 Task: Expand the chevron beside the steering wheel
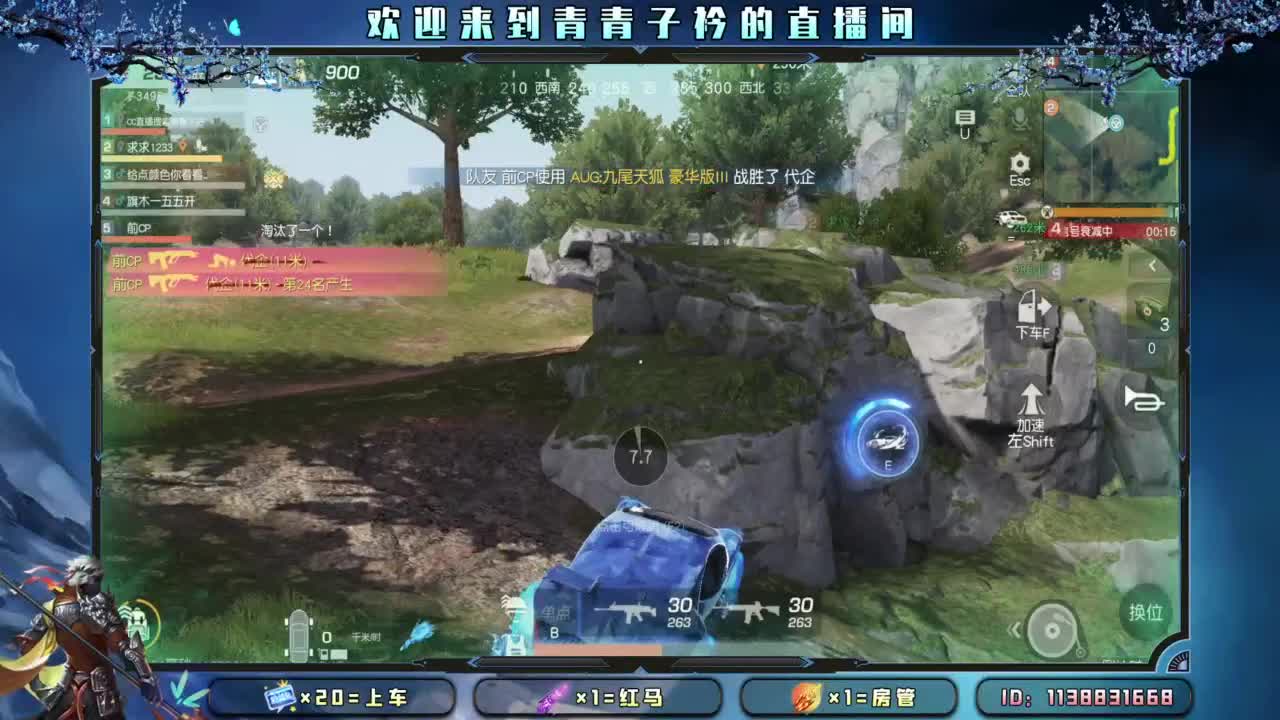coord(1013,628)
